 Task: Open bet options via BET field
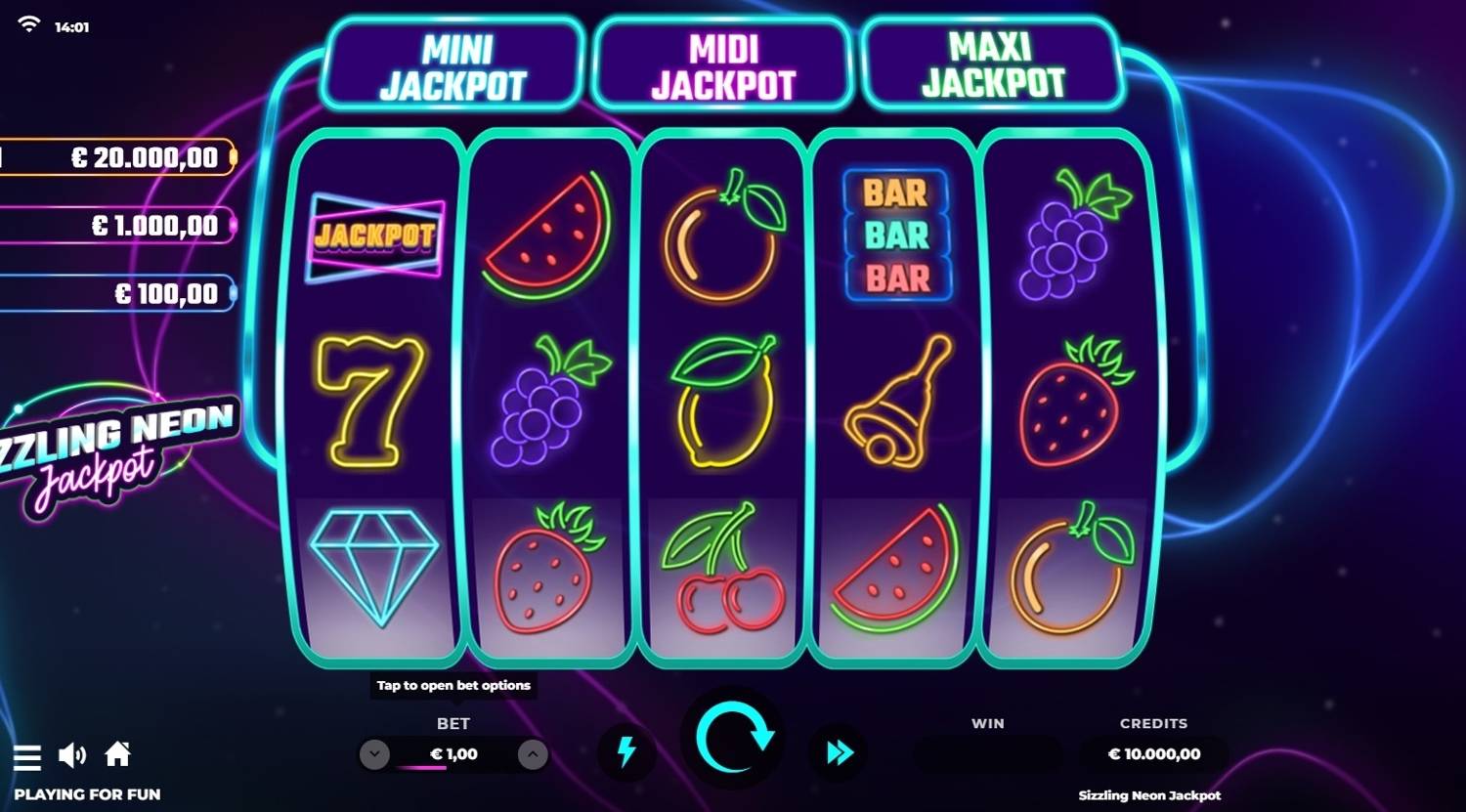452,753
